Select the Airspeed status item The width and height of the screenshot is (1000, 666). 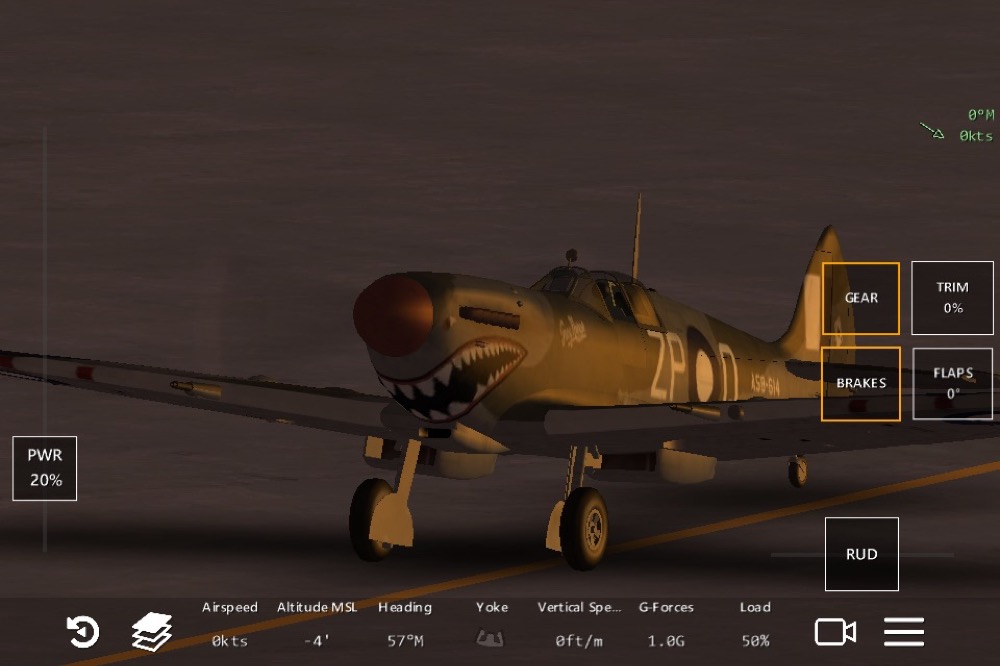(x=230, y=624)
